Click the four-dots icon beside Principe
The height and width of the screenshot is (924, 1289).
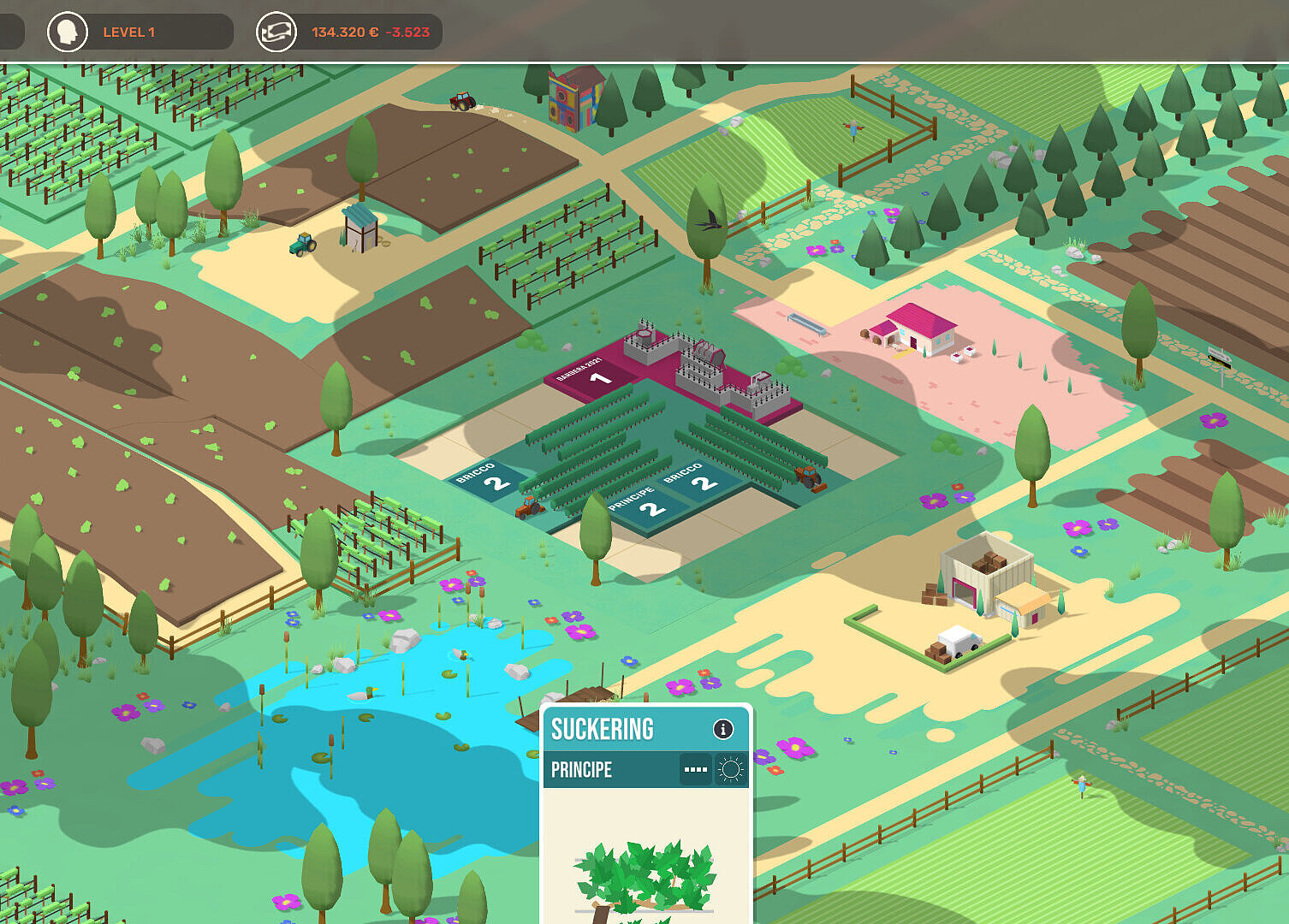[696, 770]
